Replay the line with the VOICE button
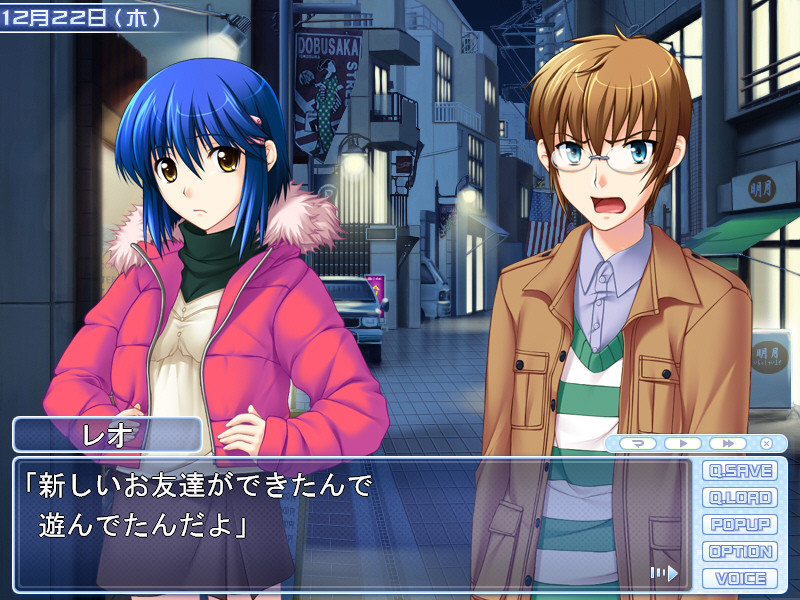 point(740,578)
